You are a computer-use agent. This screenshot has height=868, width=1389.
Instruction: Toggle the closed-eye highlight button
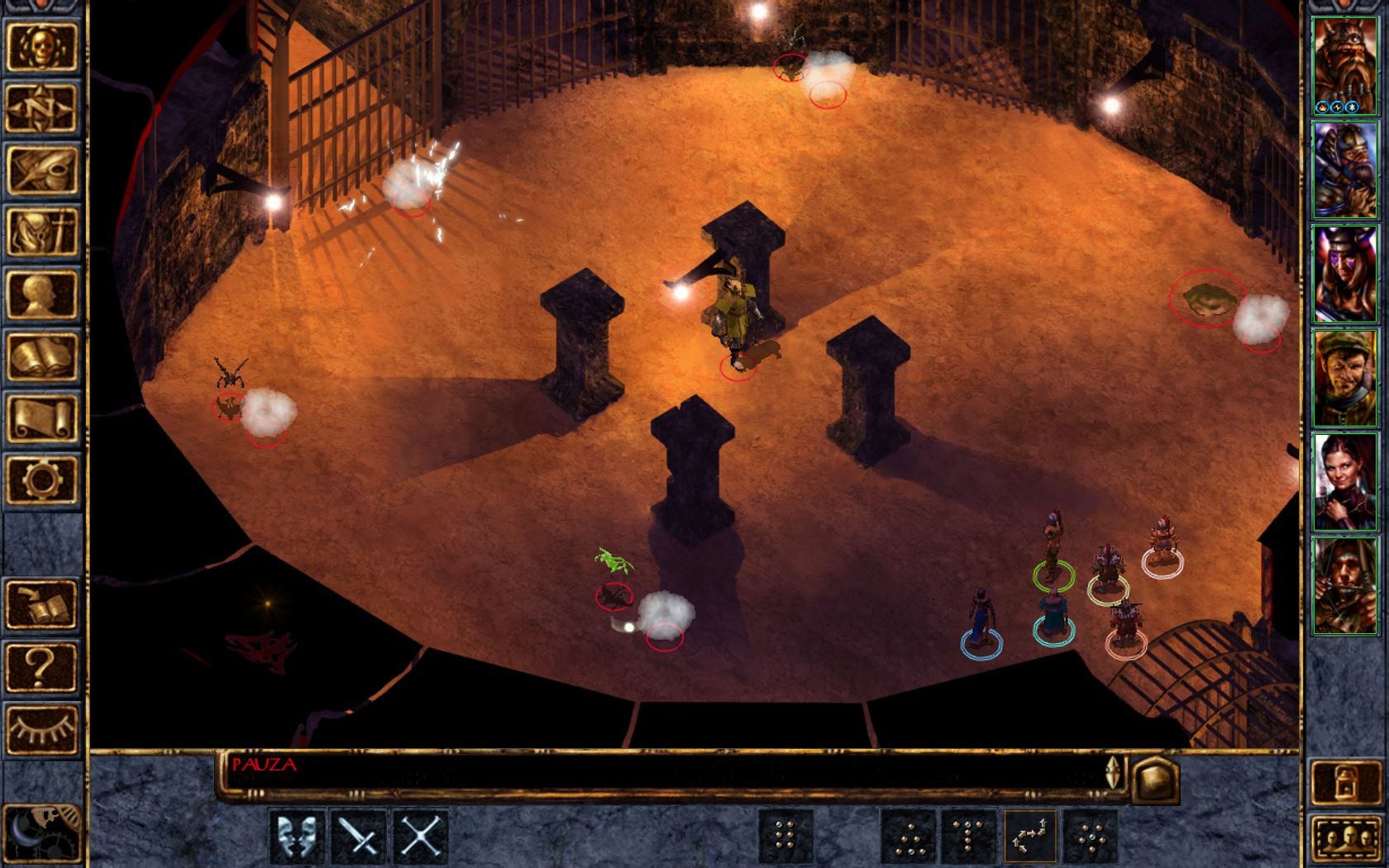41,728
